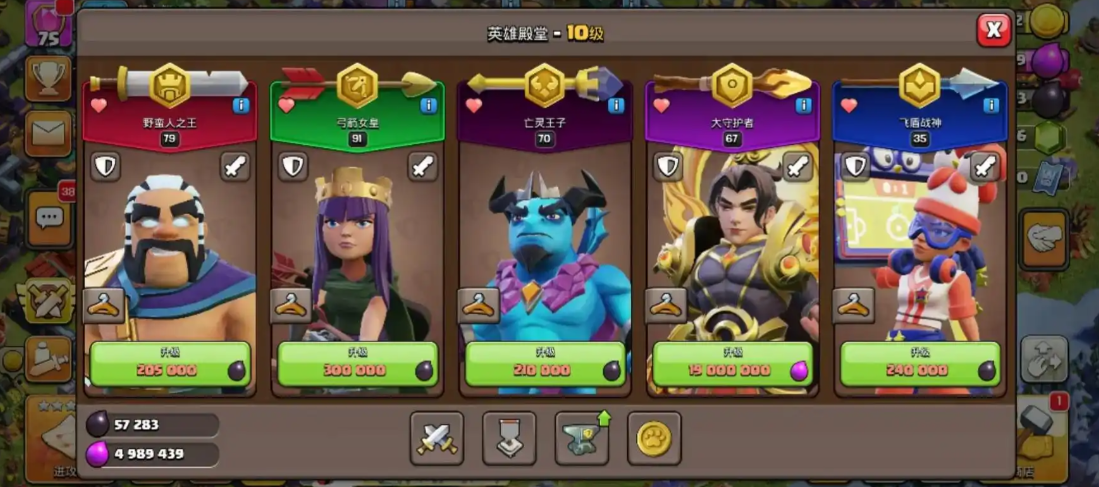
Task: Upgrade Royal Champion for 240 000 dark elixir
Action: pos(919,365)
